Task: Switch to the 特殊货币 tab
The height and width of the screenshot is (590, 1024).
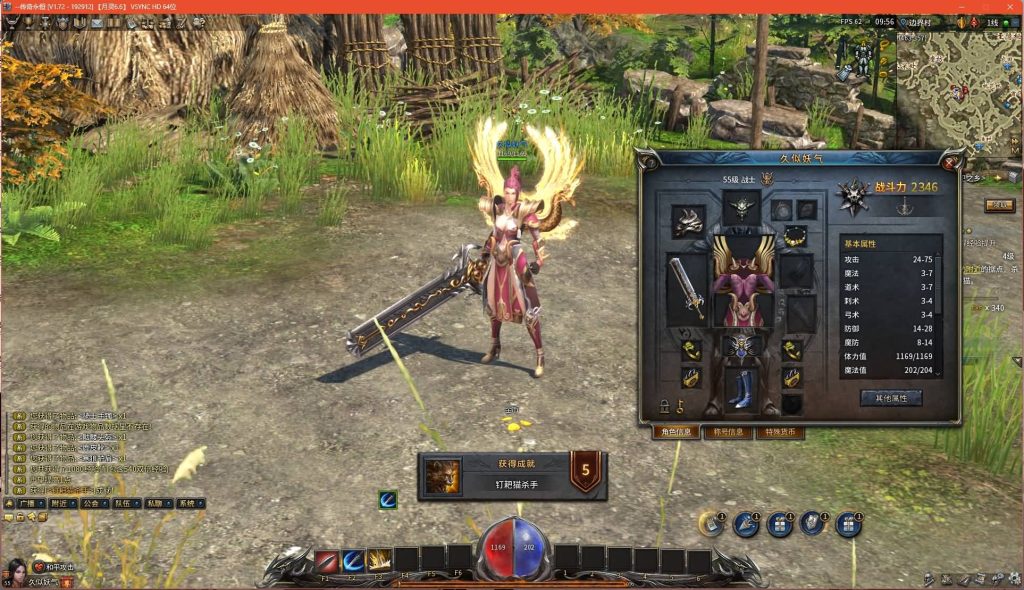Action: 779,433
